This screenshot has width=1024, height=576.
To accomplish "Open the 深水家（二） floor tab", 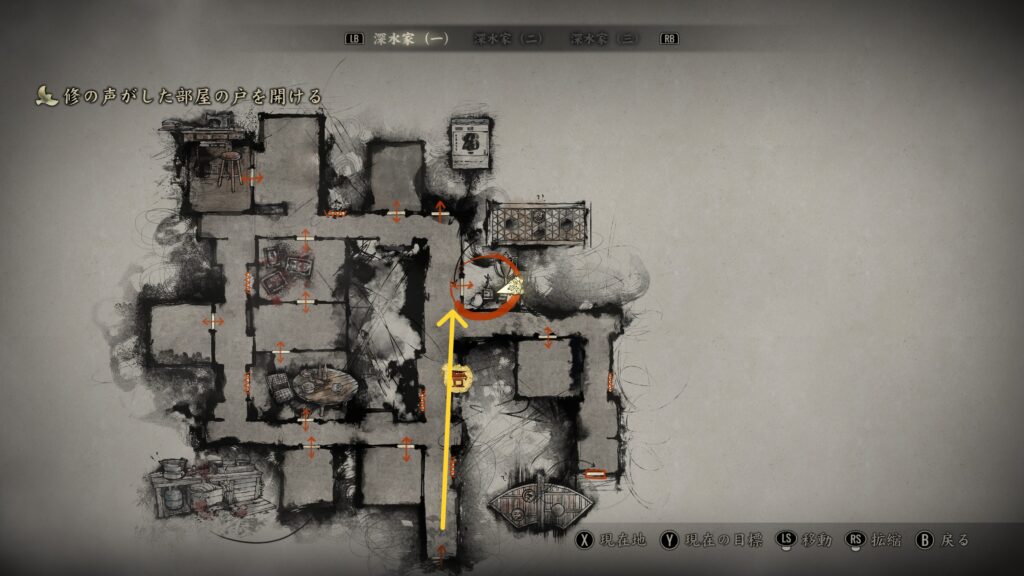I will (508, 39).
